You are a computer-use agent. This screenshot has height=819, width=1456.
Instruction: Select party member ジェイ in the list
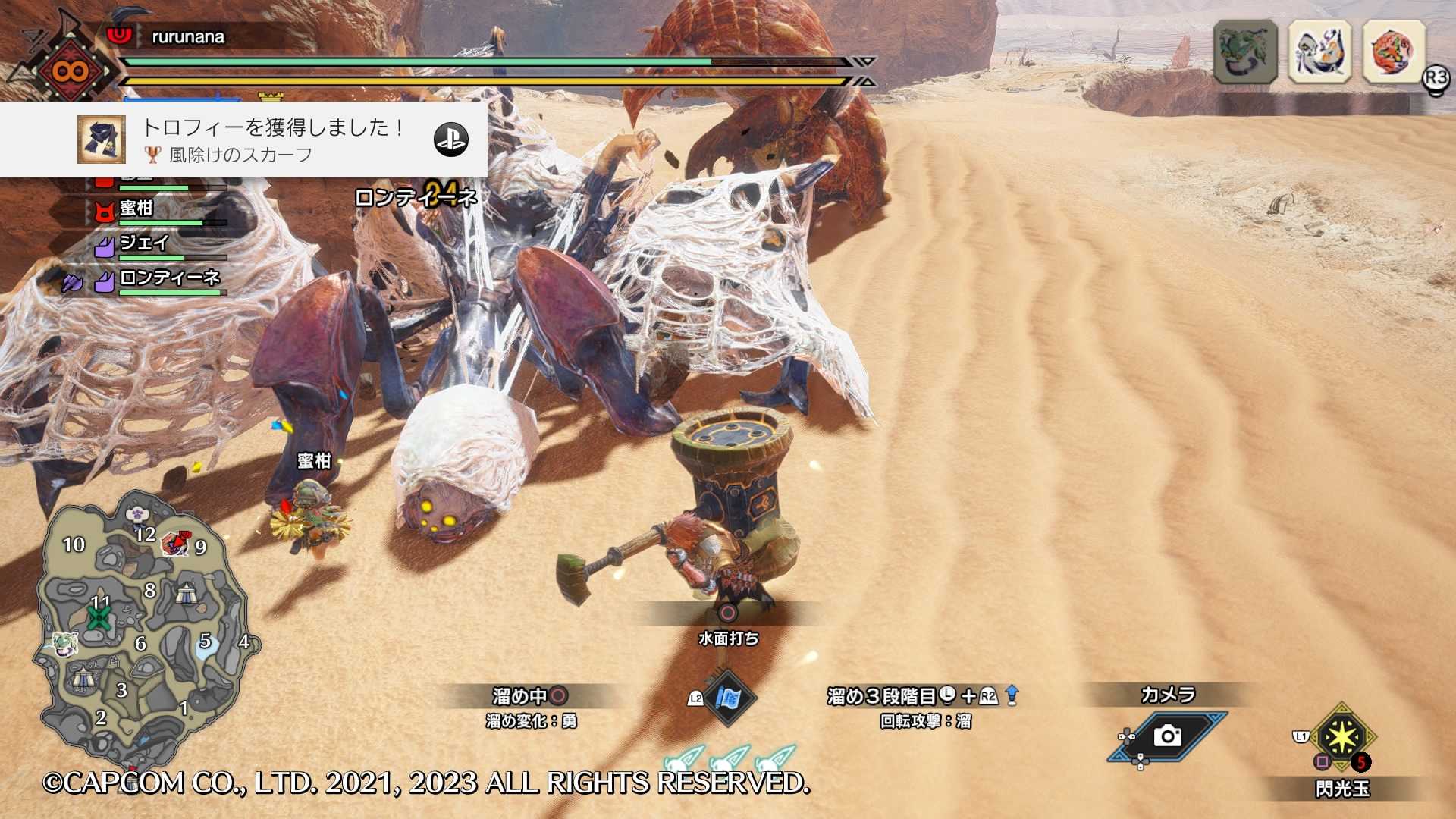coord(144,243)
